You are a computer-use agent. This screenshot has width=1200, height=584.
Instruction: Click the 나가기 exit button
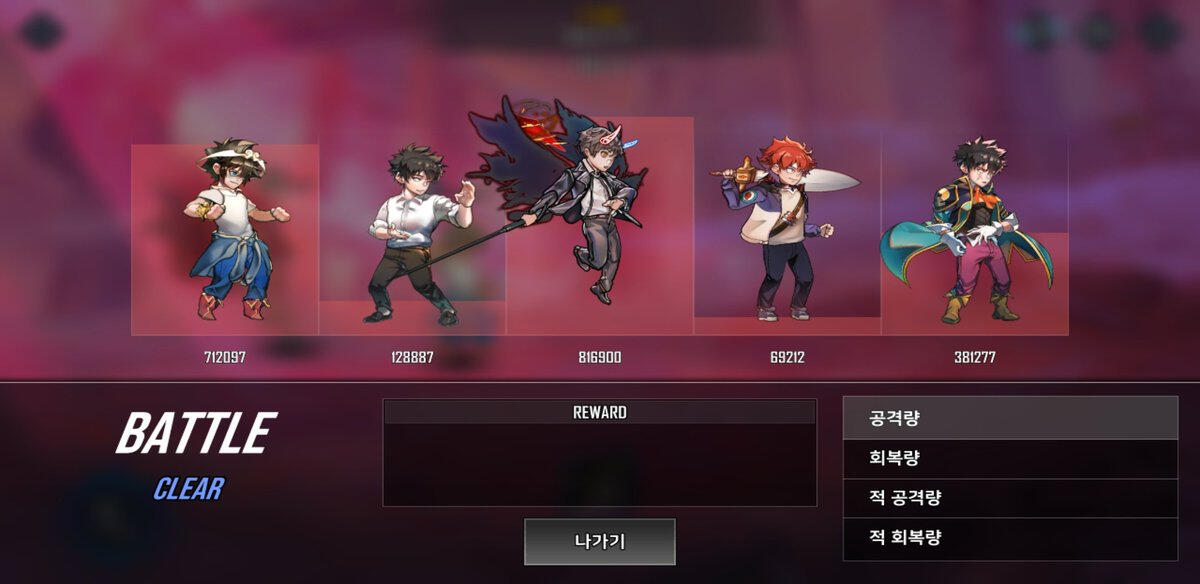tap(600, 542)
